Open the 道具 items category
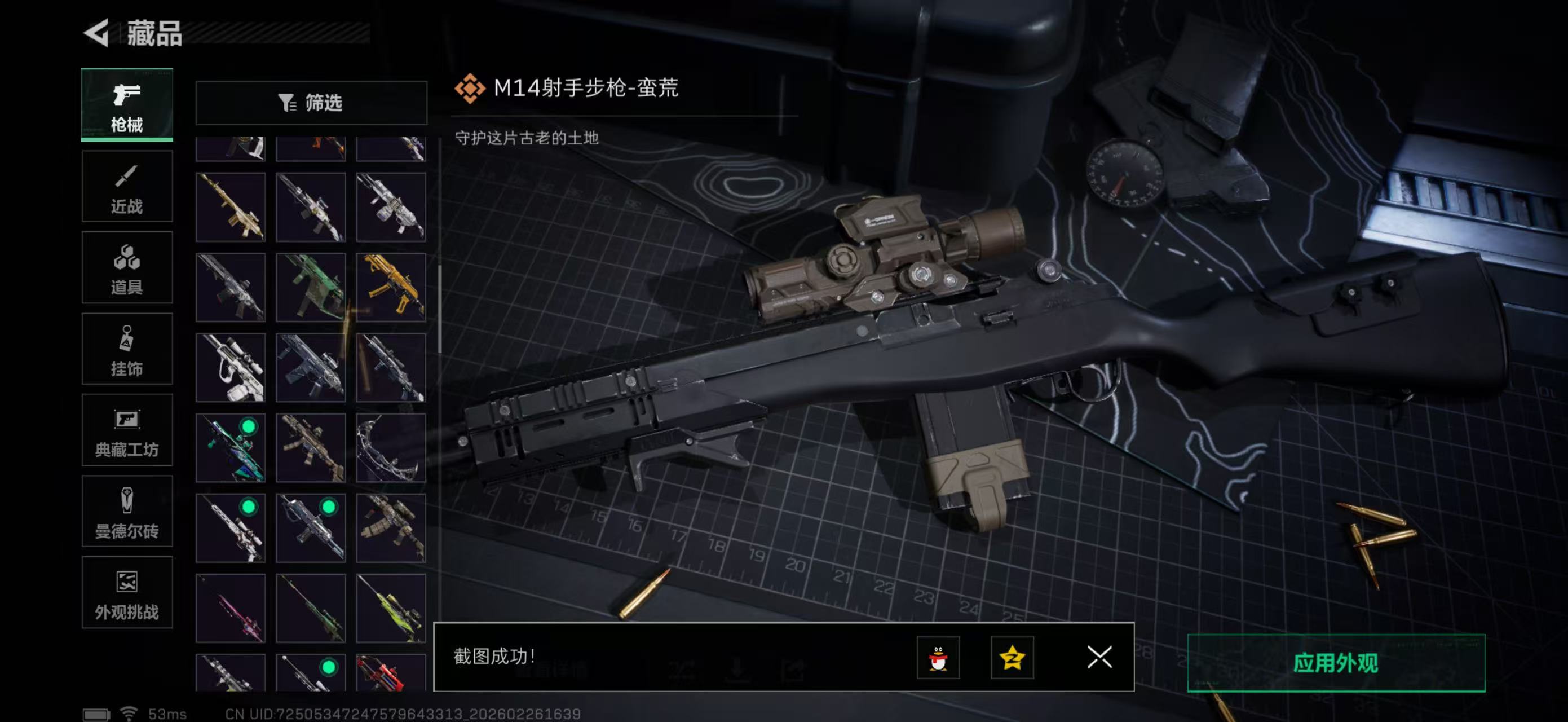This screenshot has height=722, width=1568. 127,268
